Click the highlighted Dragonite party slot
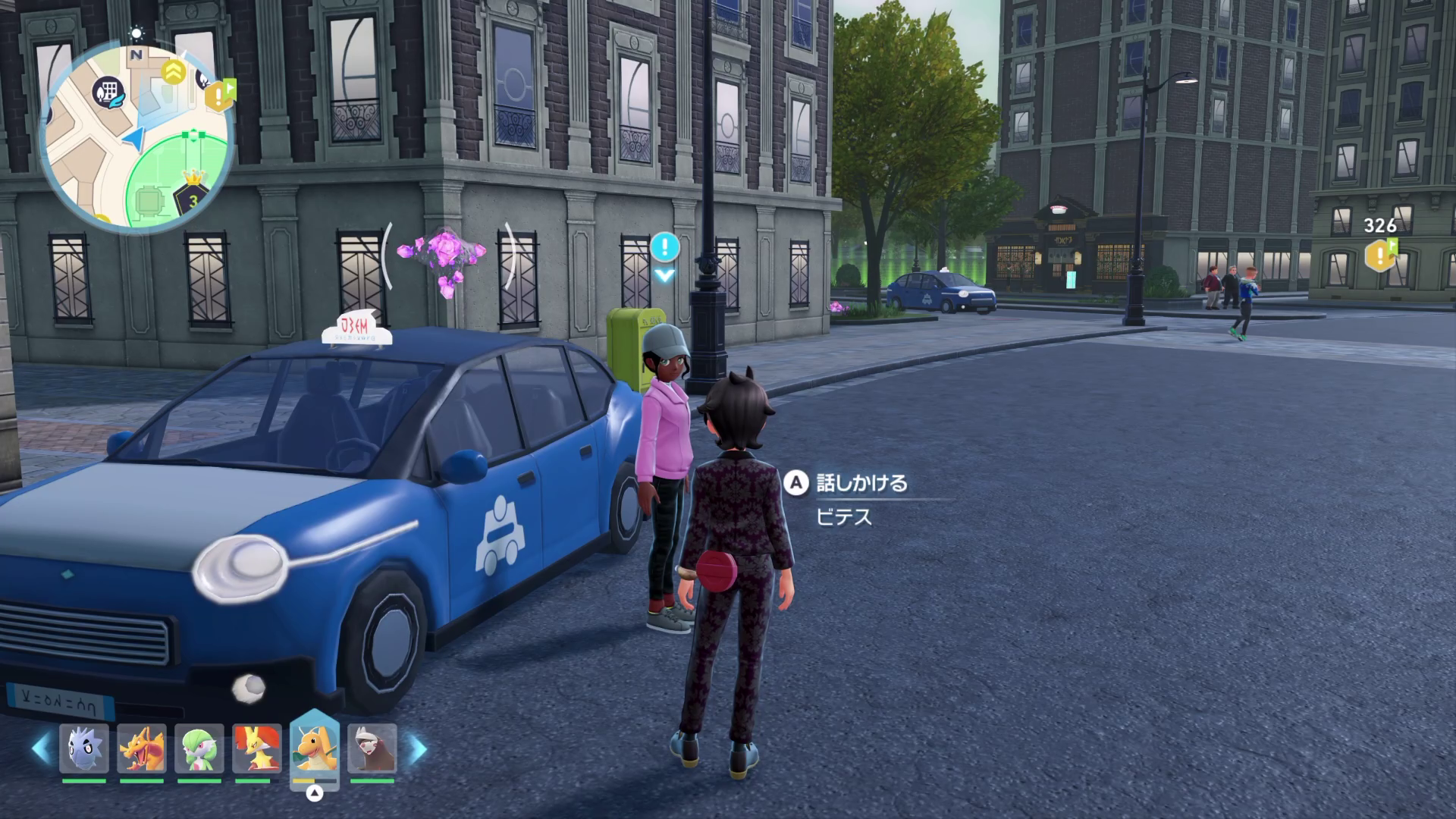 [315, 747]
